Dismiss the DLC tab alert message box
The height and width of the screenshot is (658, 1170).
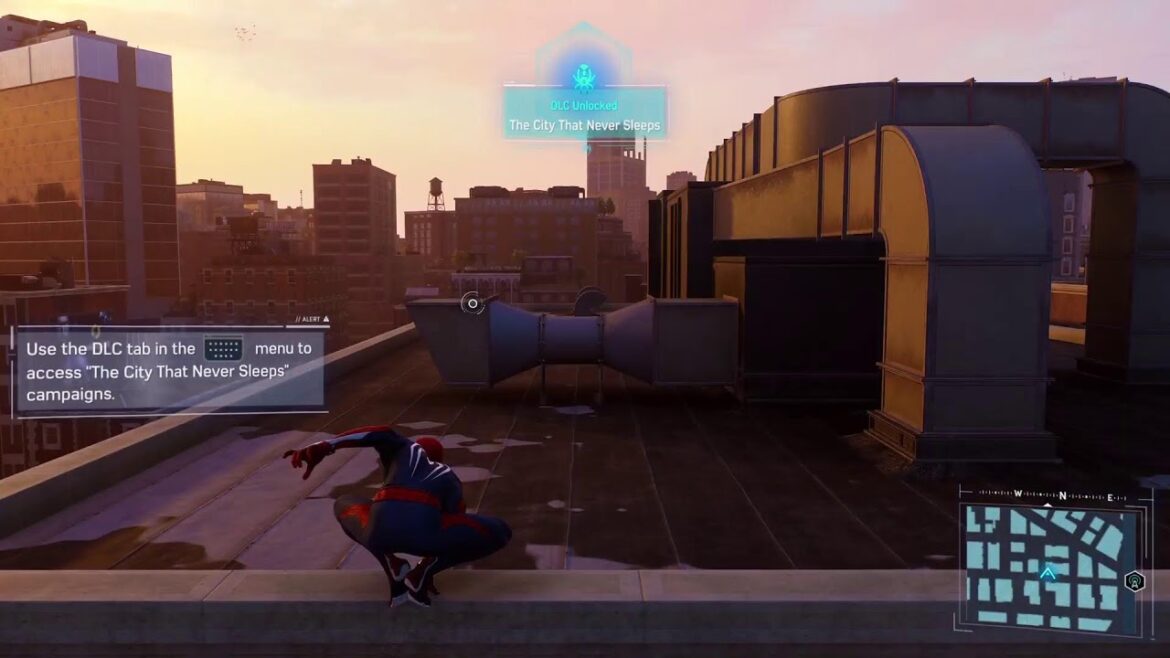tap(170, 371)
